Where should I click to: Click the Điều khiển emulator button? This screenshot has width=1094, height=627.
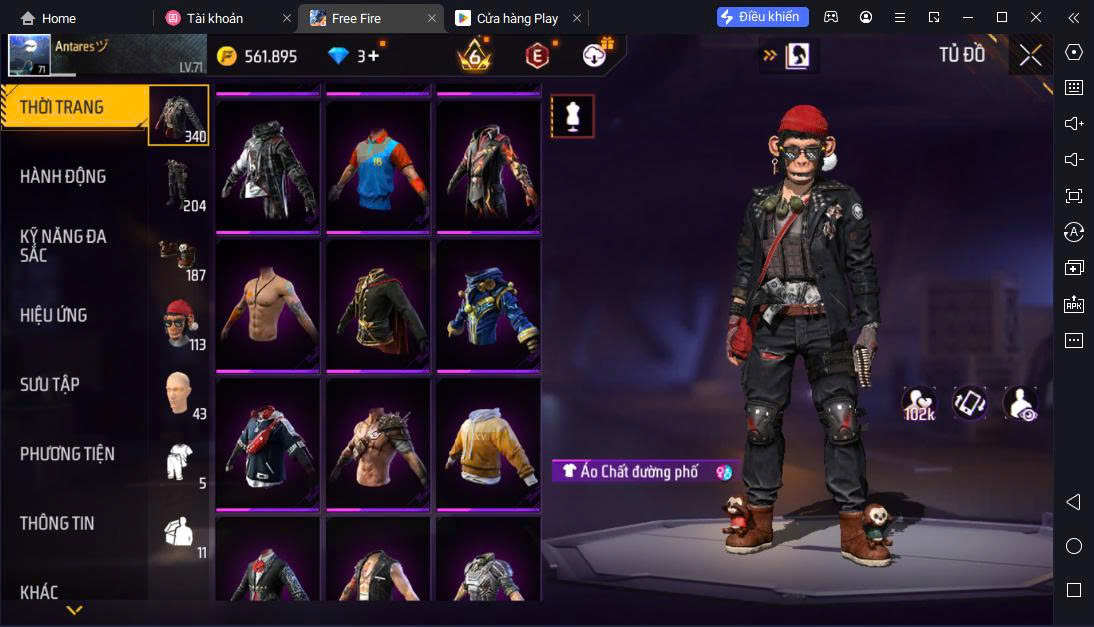click(x=762, y=17)
